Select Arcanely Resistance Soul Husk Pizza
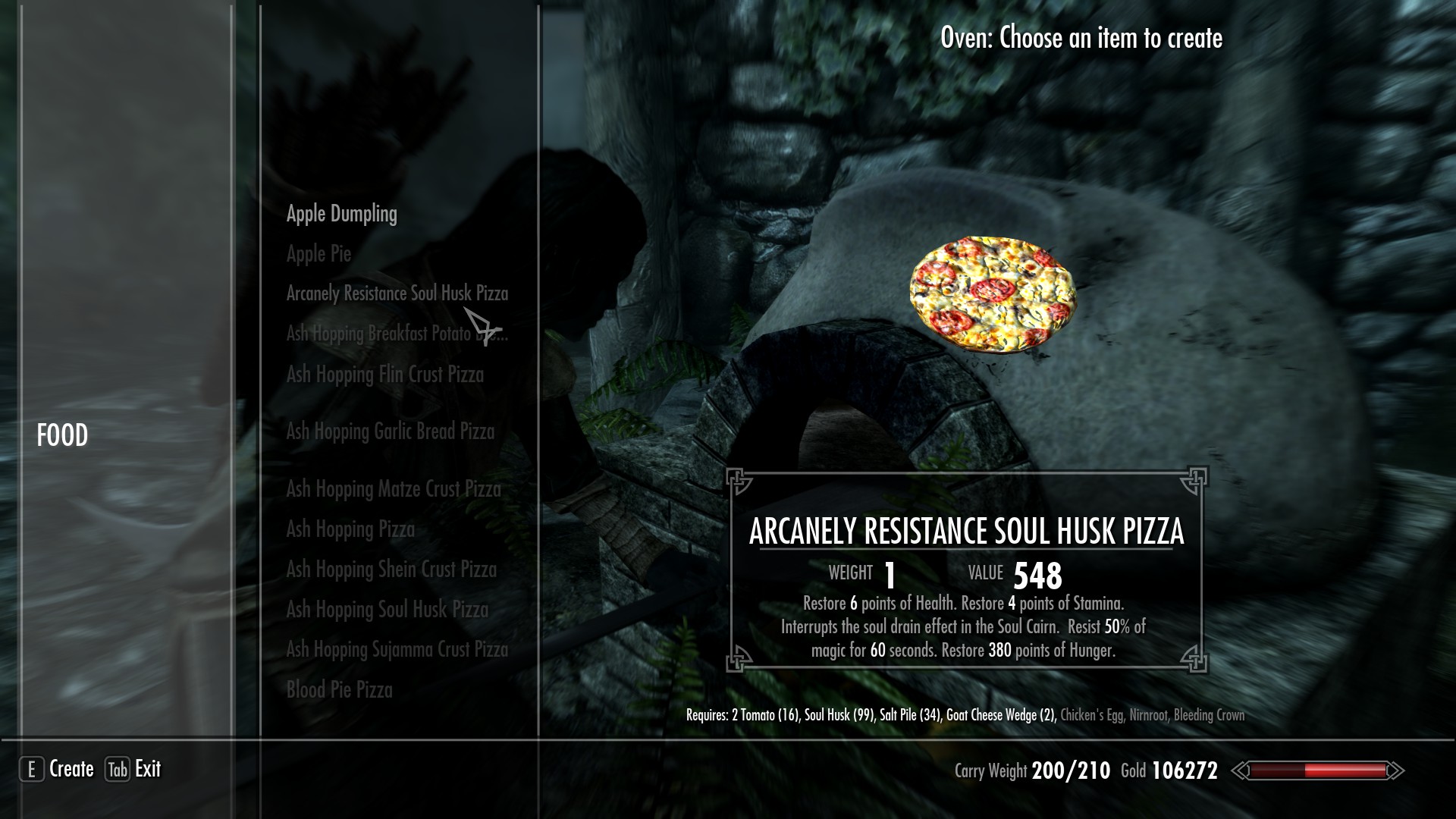 click(397, 293)
